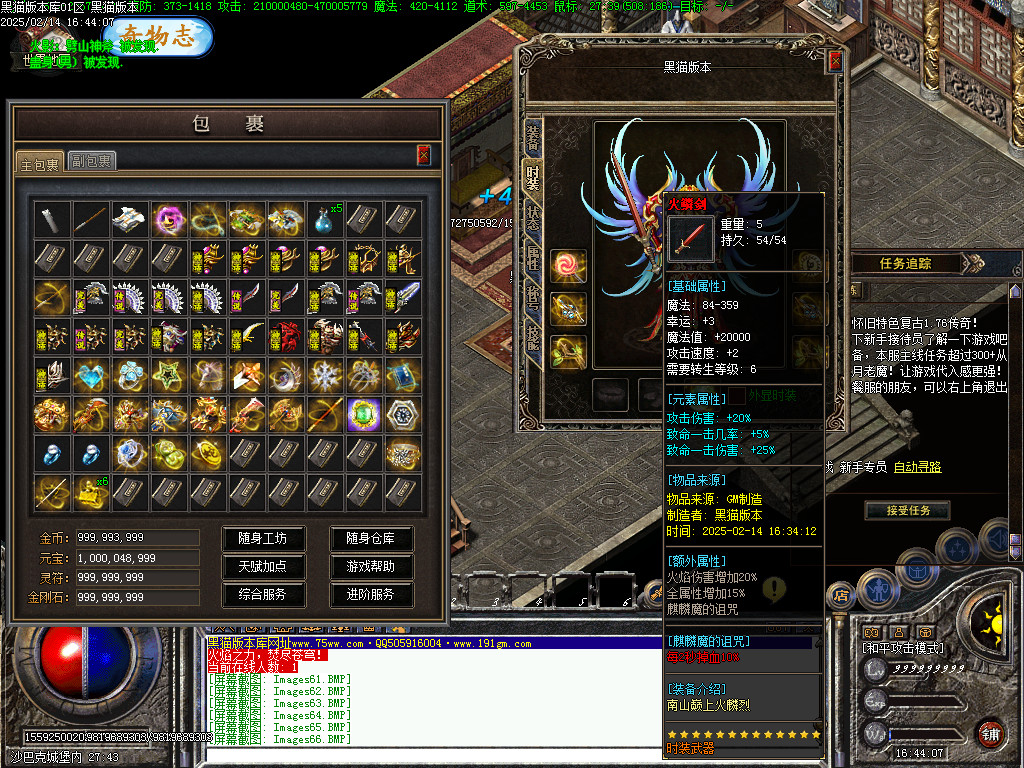Select the blue potion stack x5
Screen dimensions: 1024x768
325,219
